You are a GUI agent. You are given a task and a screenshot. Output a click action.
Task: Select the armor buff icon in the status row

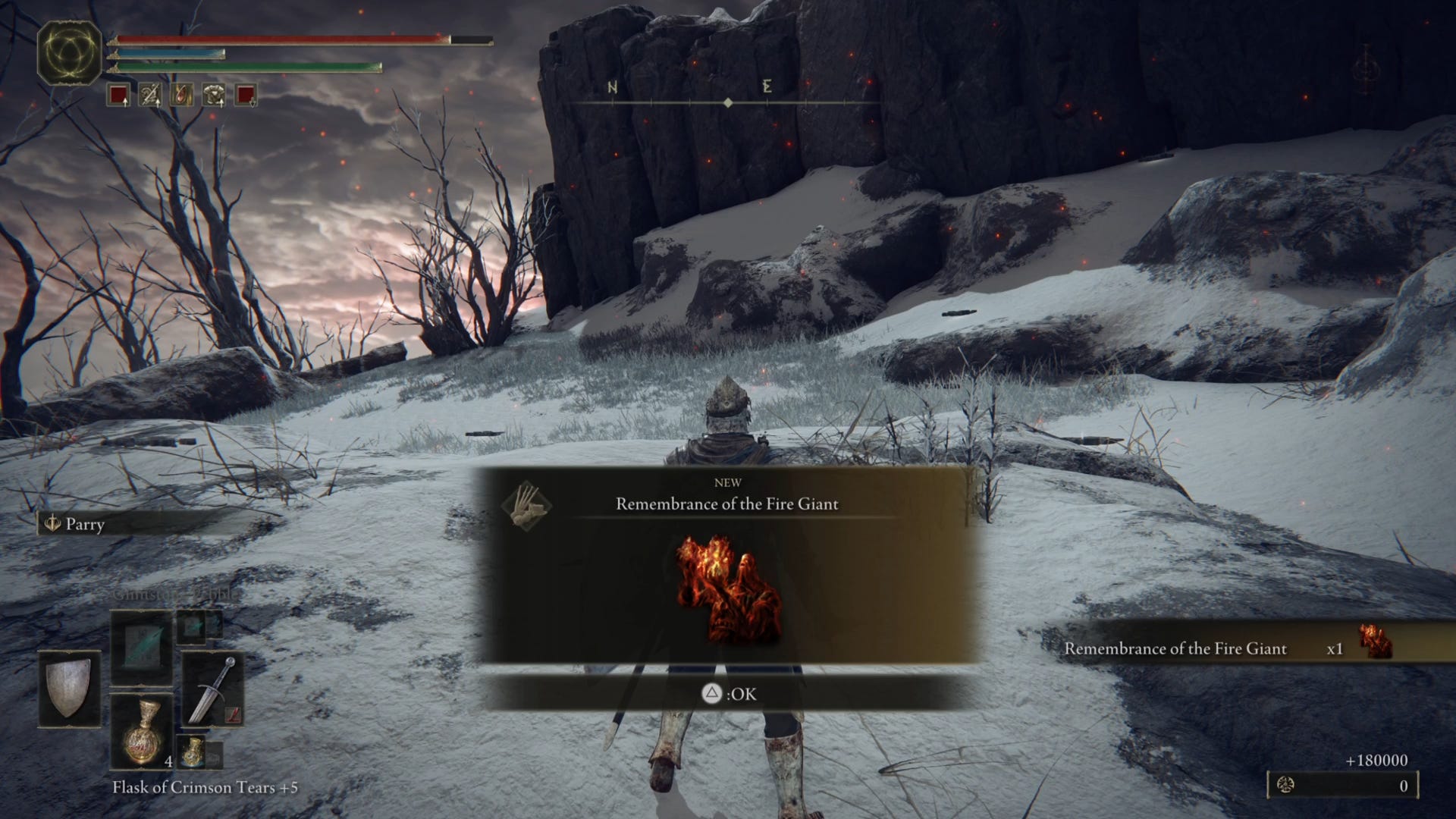[213, 93]
